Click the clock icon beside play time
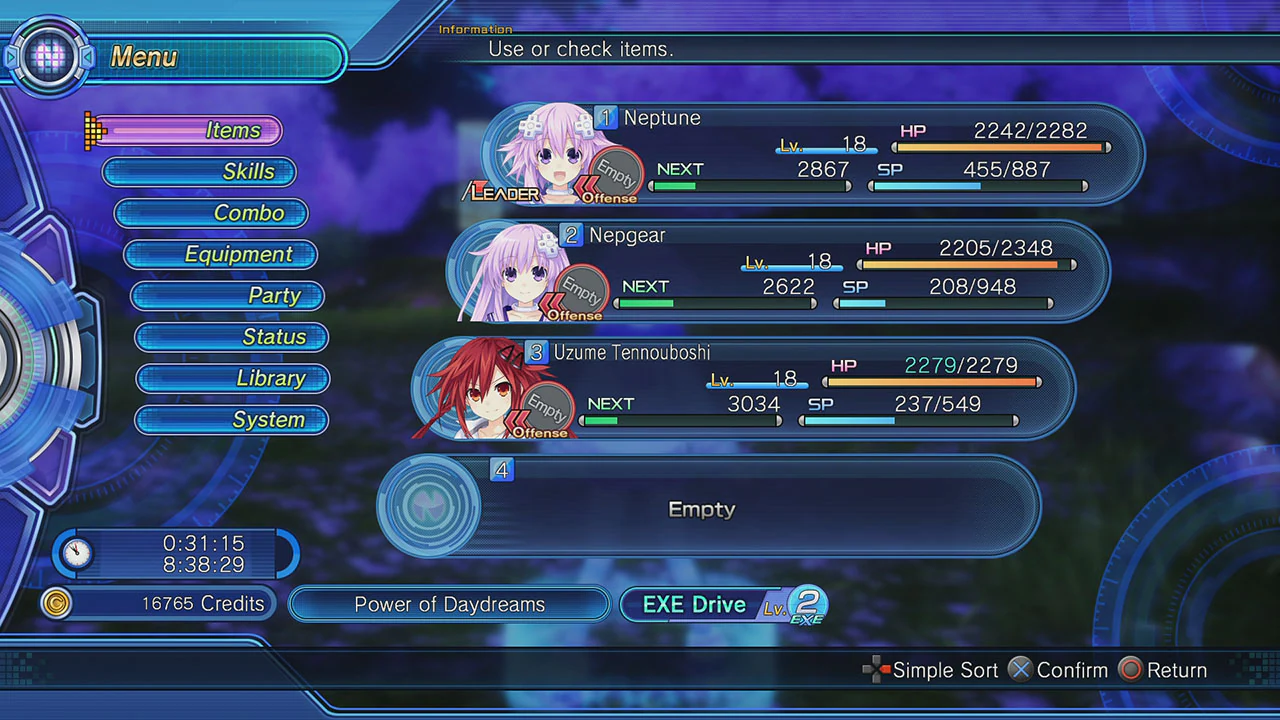 [77, 554]
